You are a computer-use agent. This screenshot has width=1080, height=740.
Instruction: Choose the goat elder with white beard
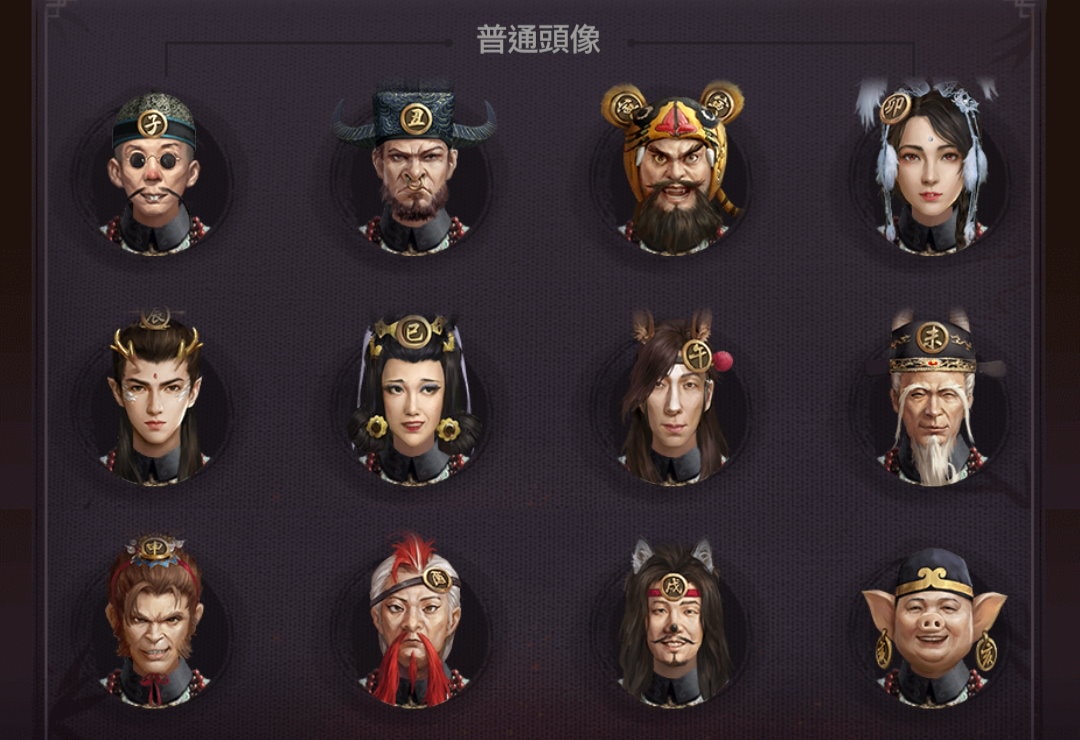click(x=931, y=400)
